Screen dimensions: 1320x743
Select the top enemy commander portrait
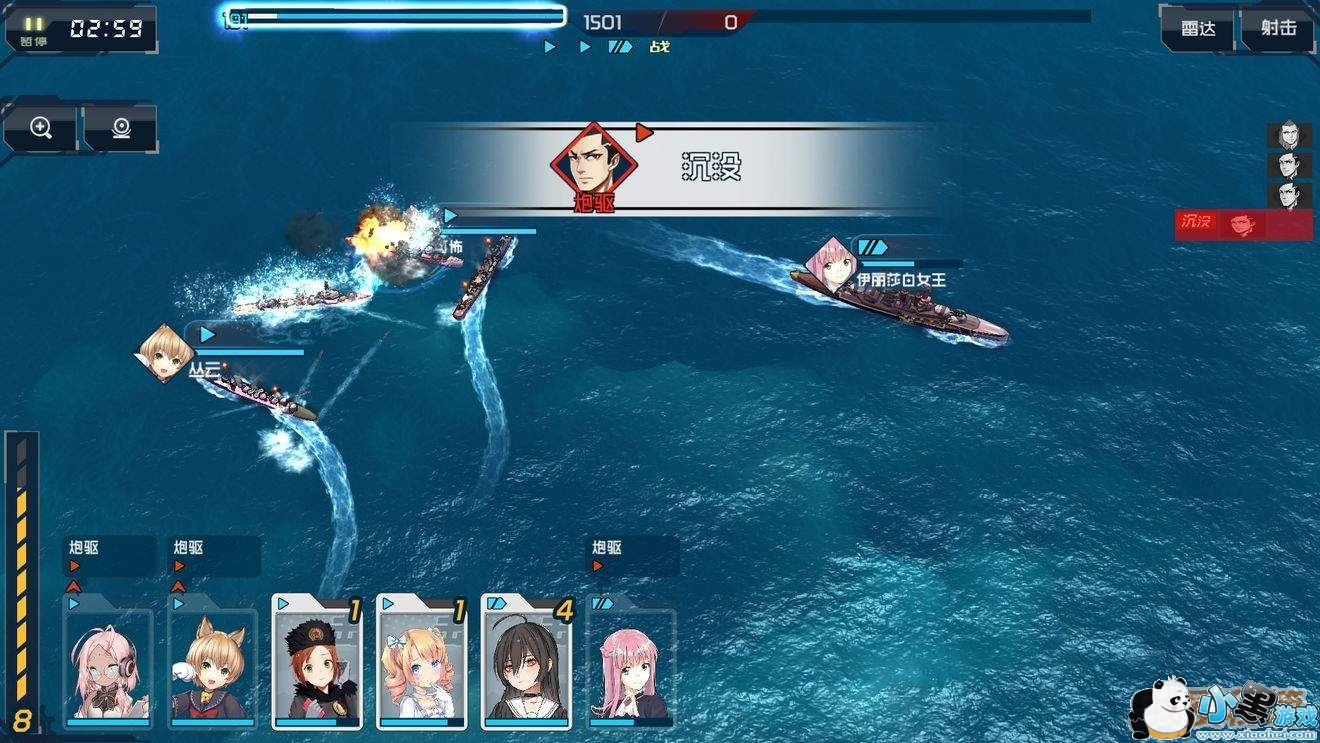(x=1289, y=136)
